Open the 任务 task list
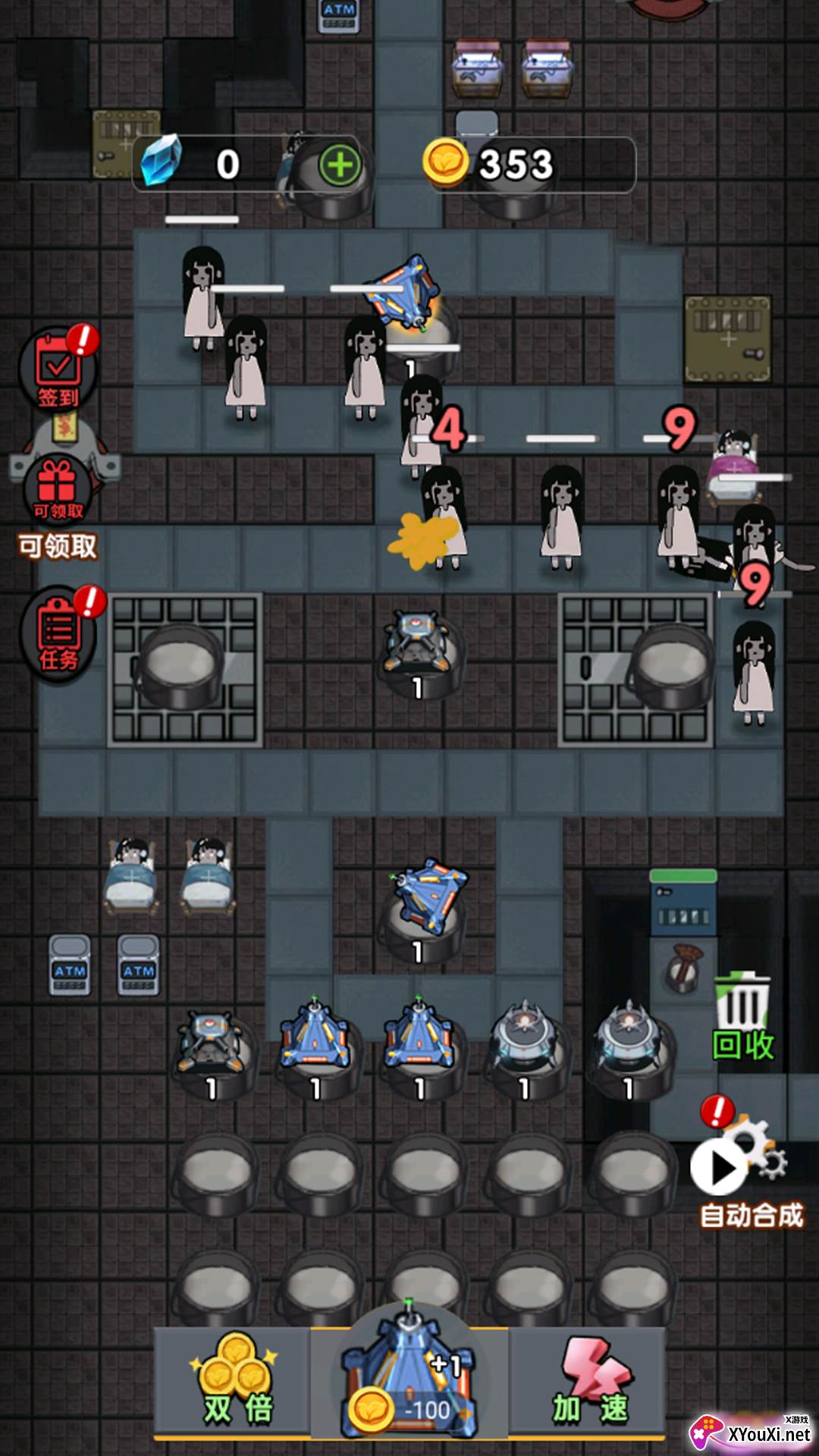 pos(59,635)
